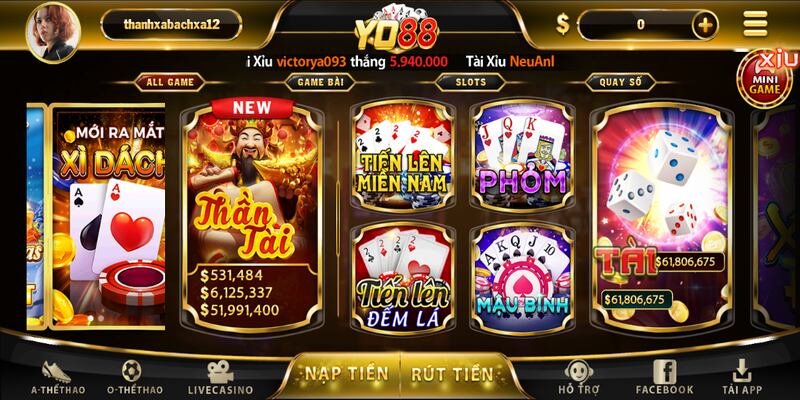
Task: Go to A-Thể Thao sports
Action: pyautogui.click(x=57, y=376)
